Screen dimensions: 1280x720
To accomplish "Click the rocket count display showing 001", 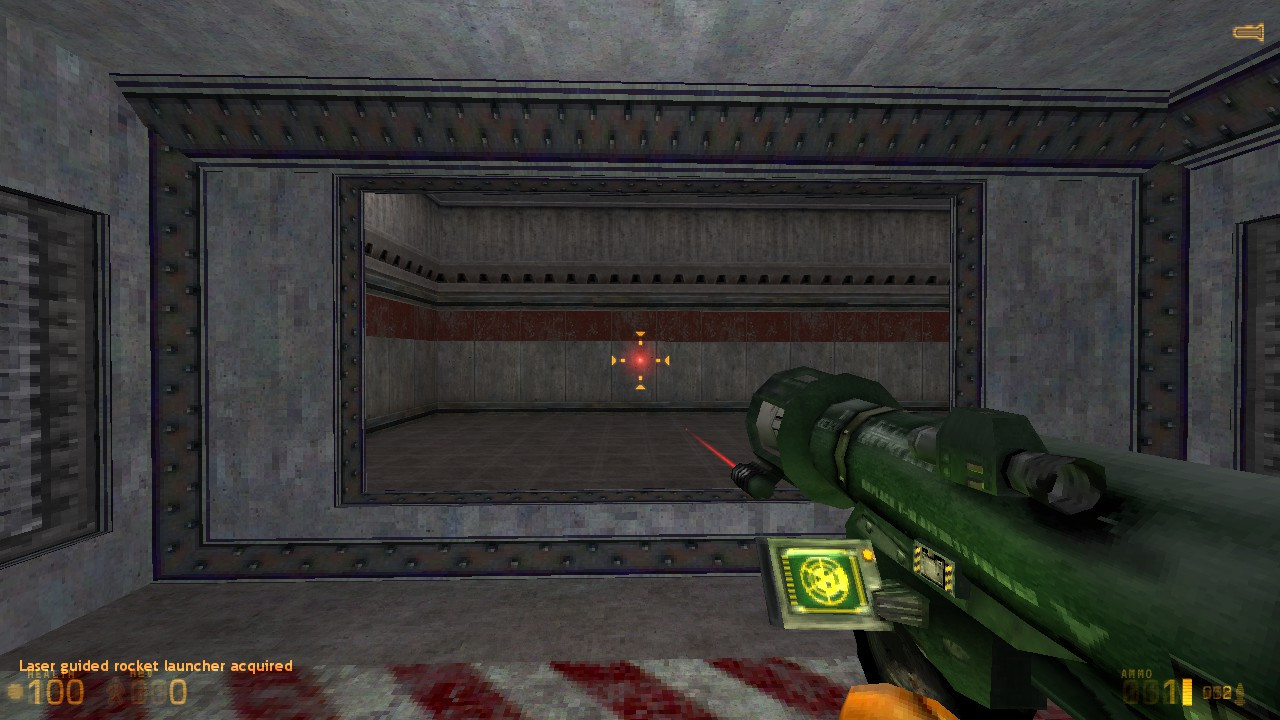I will tap(1148, 691).
